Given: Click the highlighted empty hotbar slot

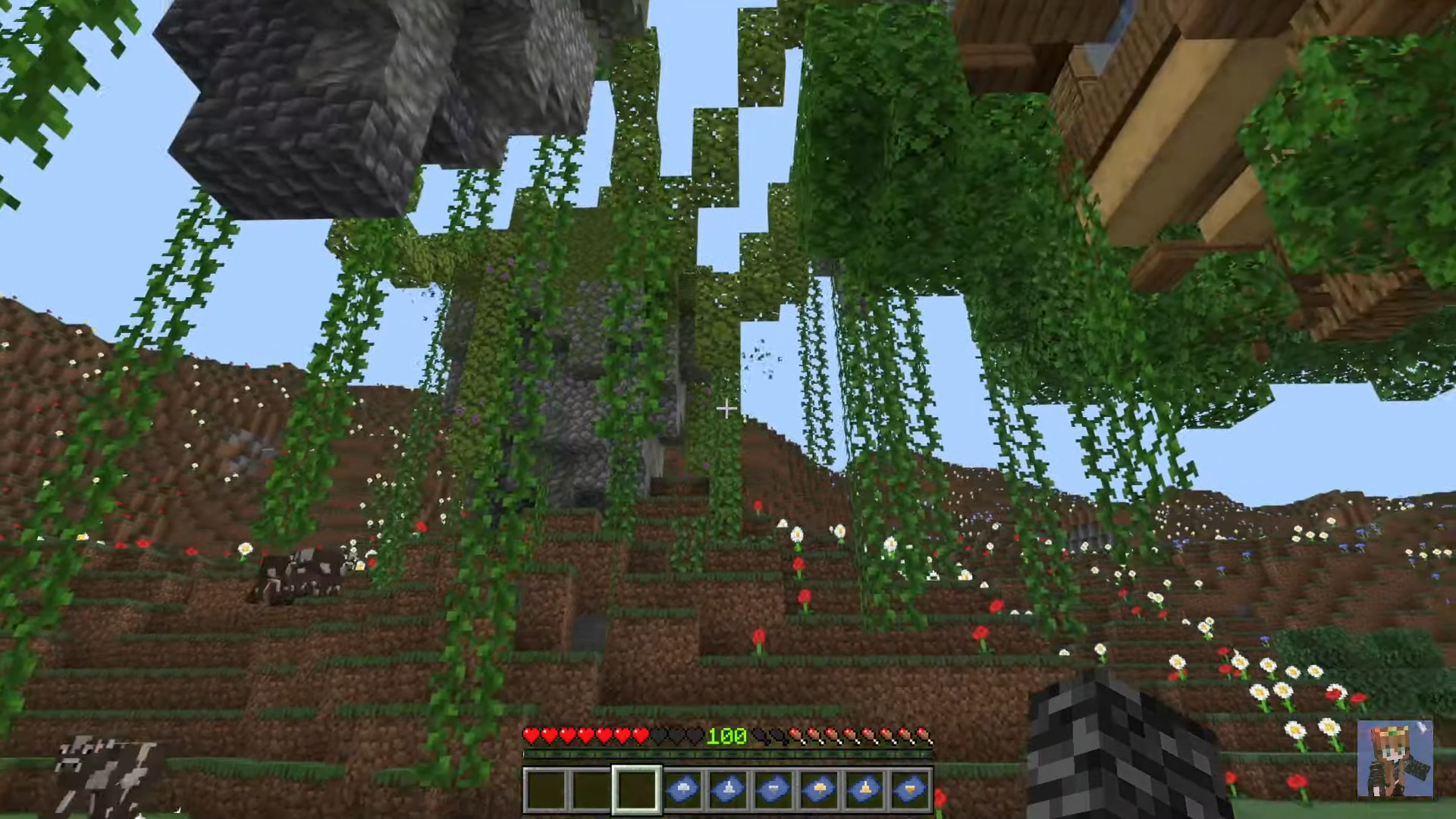Looking at the screenshot, I should click(636, 789).
